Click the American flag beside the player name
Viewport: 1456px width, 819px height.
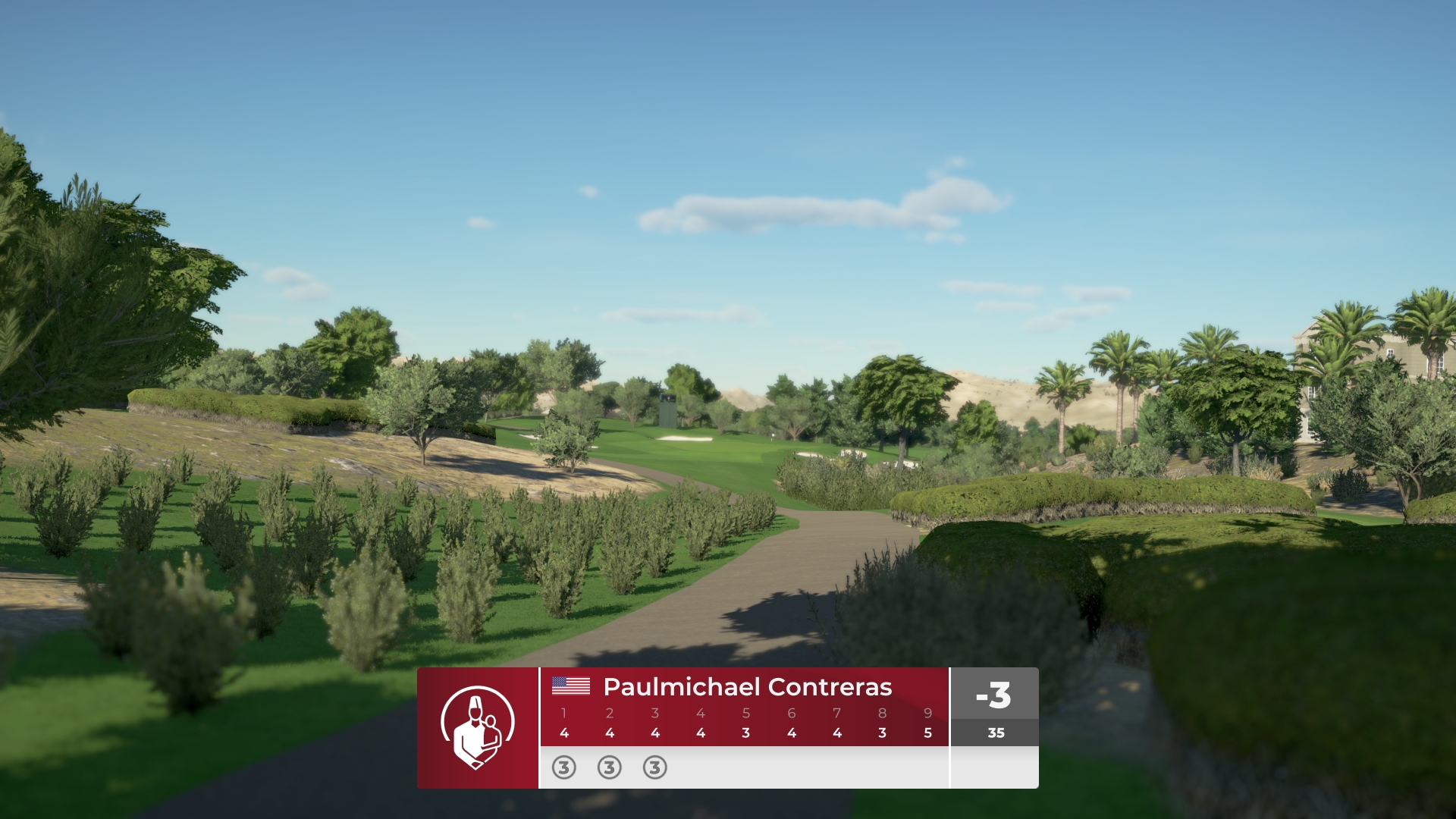click(571, 688)
